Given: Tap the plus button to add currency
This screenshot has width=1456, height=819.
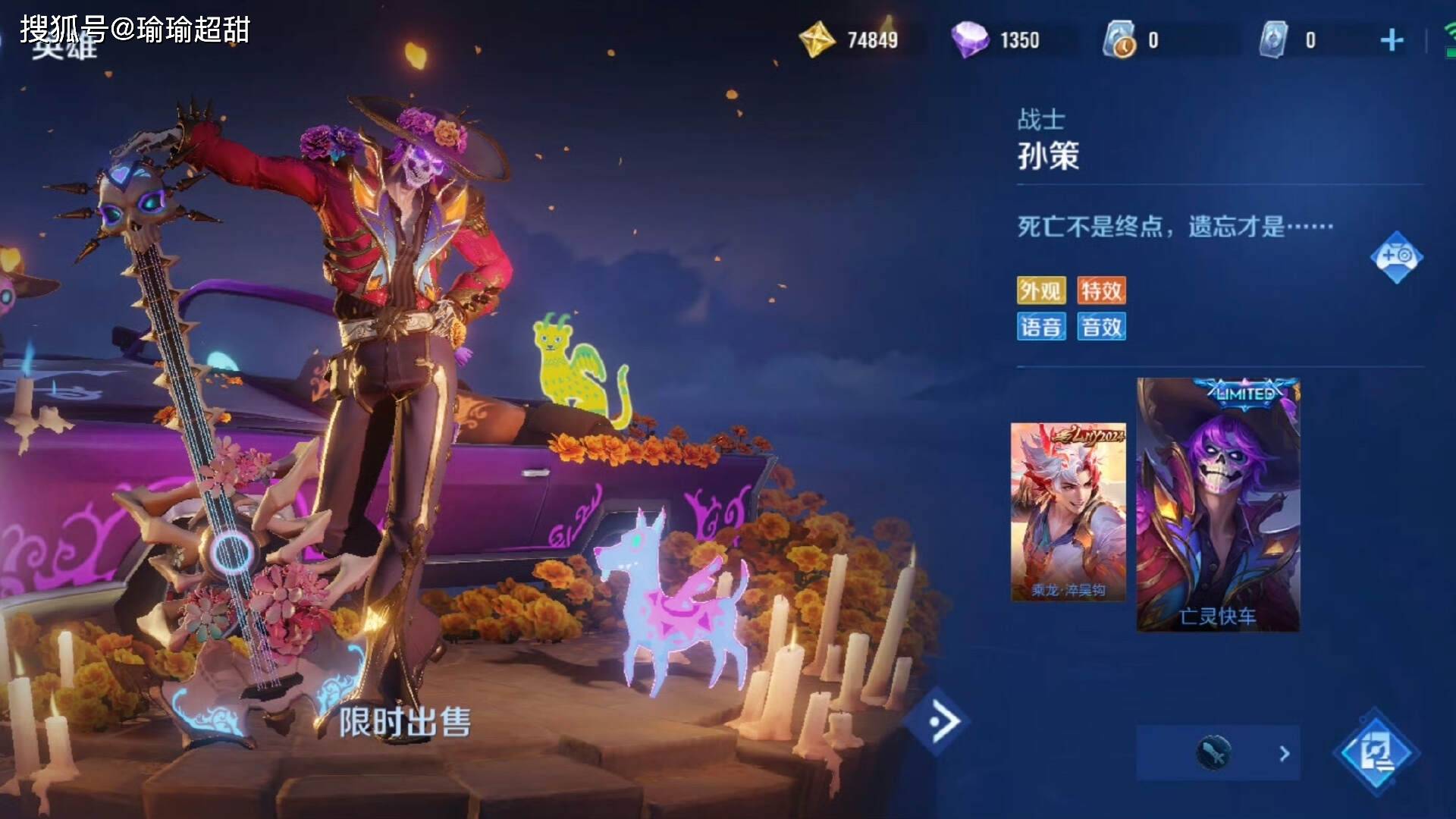Looking at the screenshot, I should pos(1392,40).
